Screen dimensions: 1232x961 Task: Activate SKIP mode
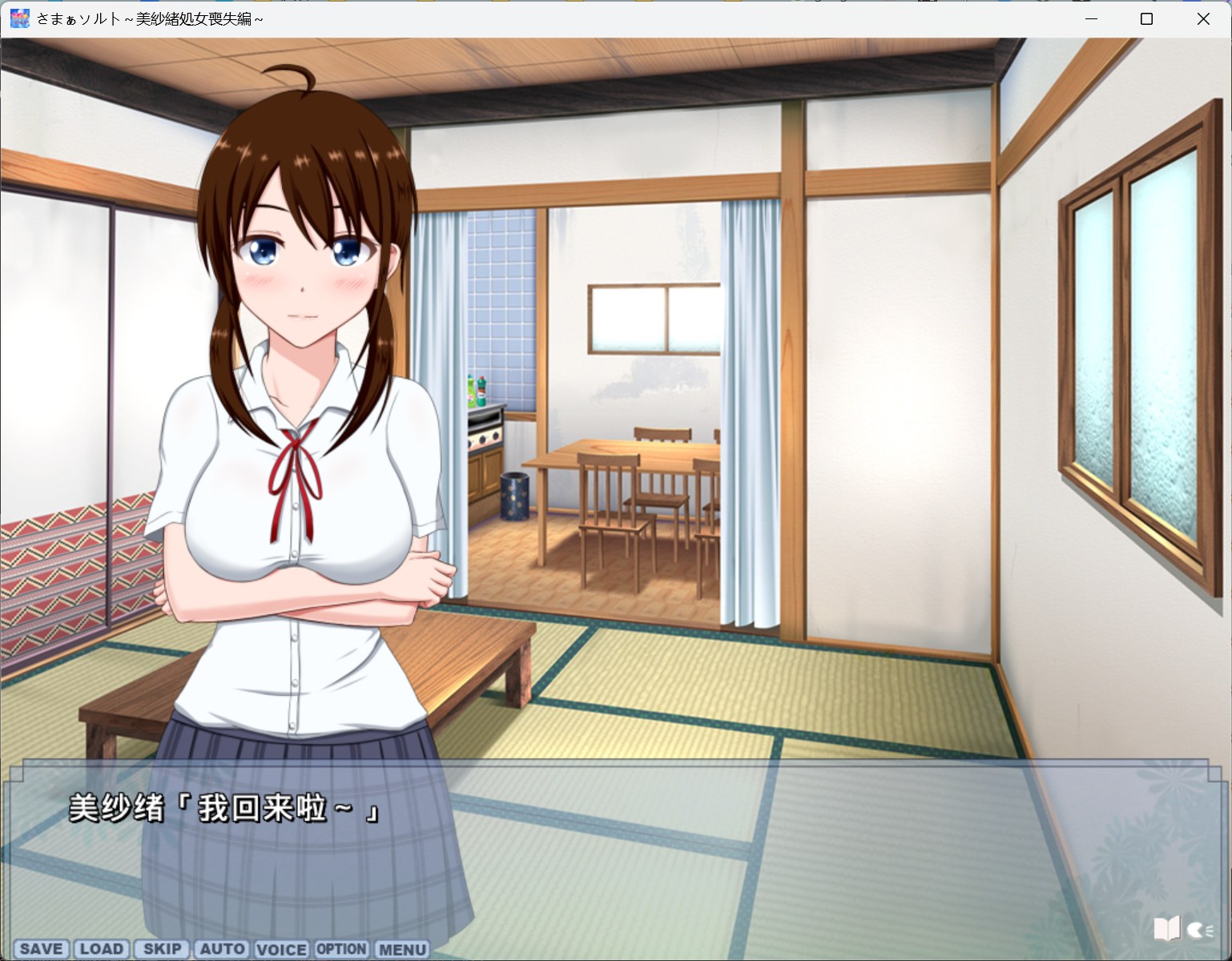(162, 949)
